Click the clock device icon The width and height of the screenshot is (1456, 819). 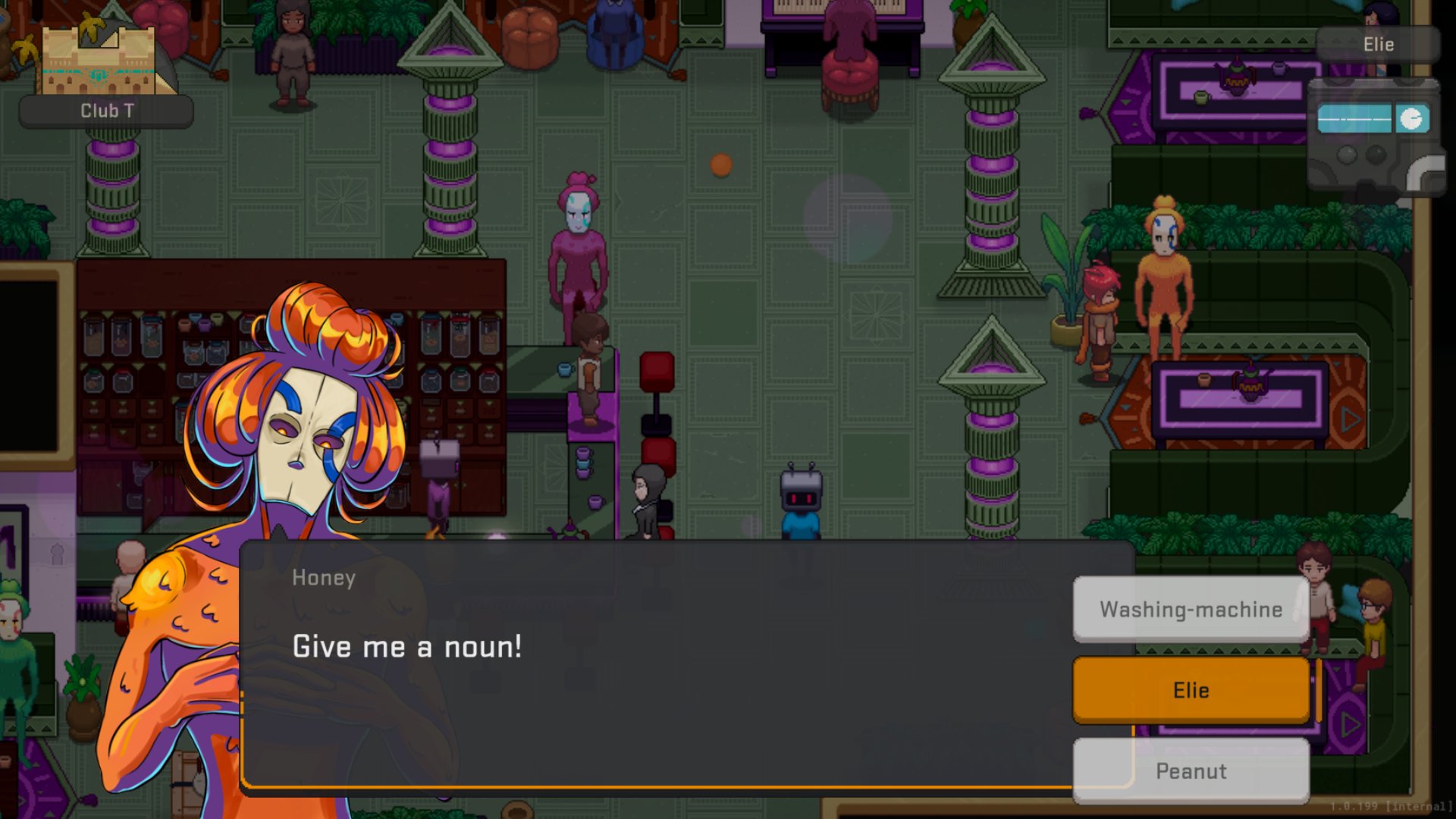coord(1411,119)
